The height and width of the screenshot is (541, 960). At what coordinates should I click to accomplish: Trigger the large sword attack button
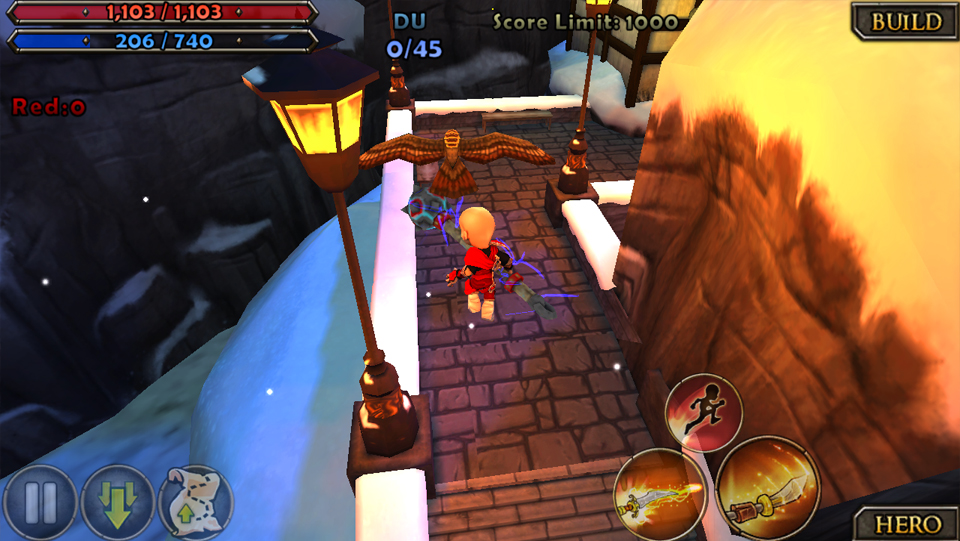767,487
